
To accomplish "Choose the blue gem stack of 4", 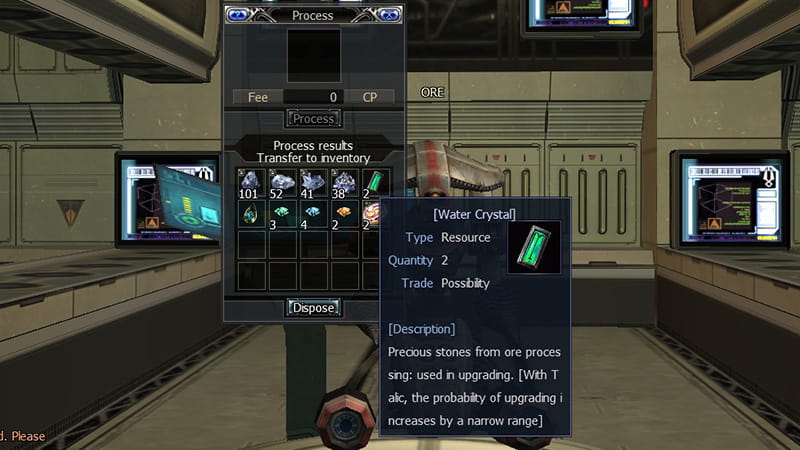I will pyautogui.click(x=313, y=214).
